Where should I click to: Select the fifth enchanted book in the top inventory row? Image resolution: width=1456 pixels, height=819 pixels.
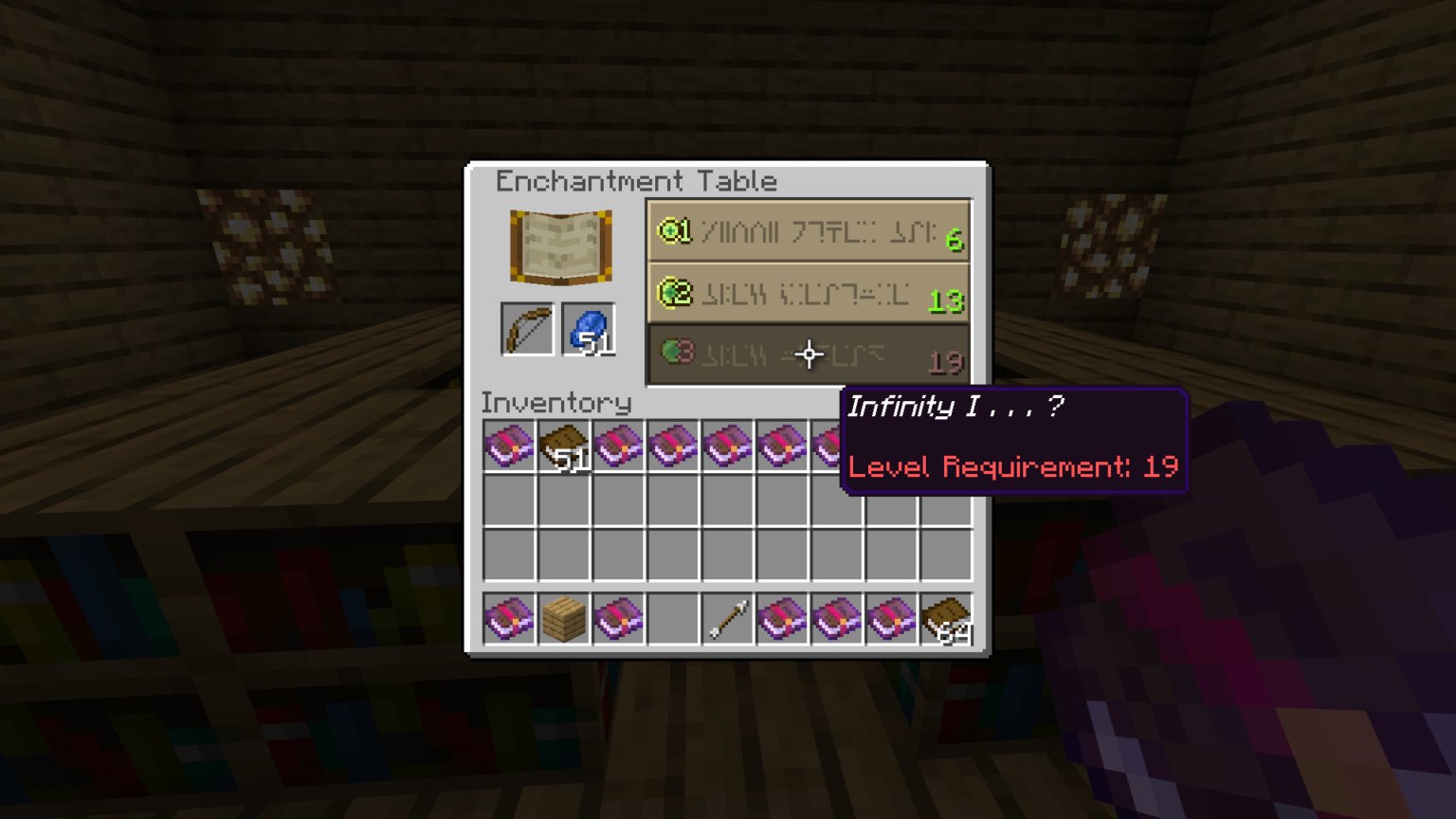[728, 446]
